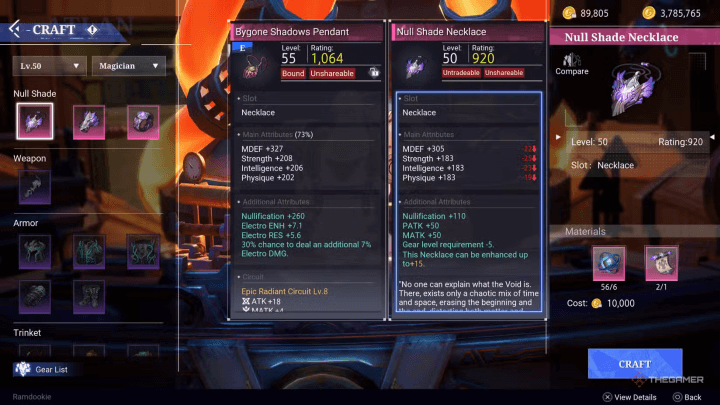The width and height of the screenshot is (720, 405).
Task: Pick the third Null Shade recipe slot
Action: coord(142,121)
